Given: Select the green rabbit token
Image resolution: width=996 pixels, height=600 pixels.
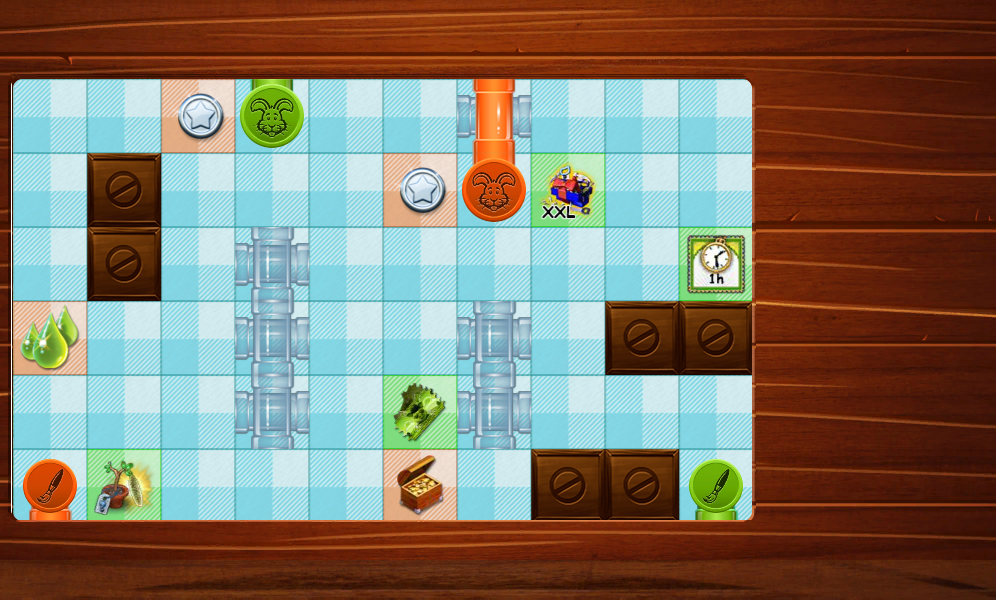Looking at the screenshot, I should [272, 116].
